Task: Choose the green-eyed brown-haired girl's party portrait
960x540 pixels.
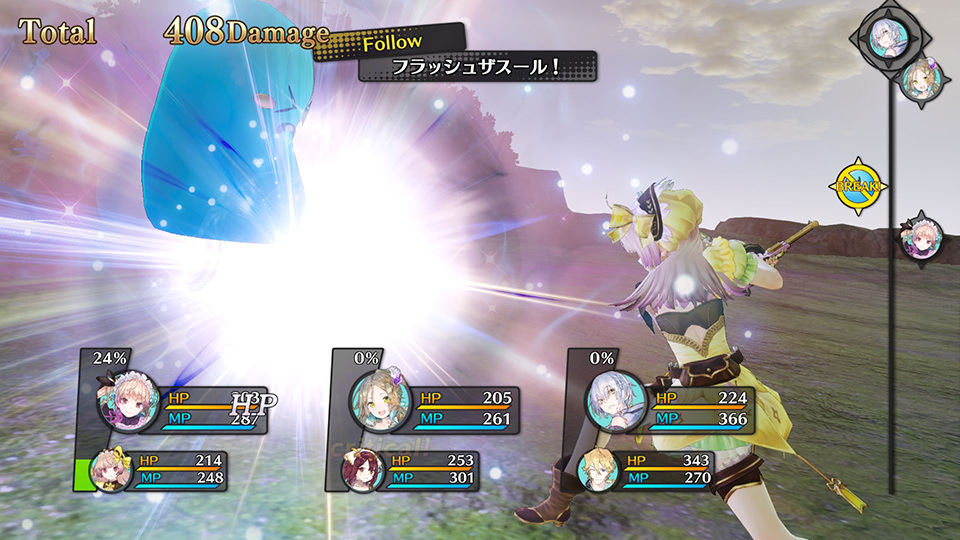Action: point(380,402)
